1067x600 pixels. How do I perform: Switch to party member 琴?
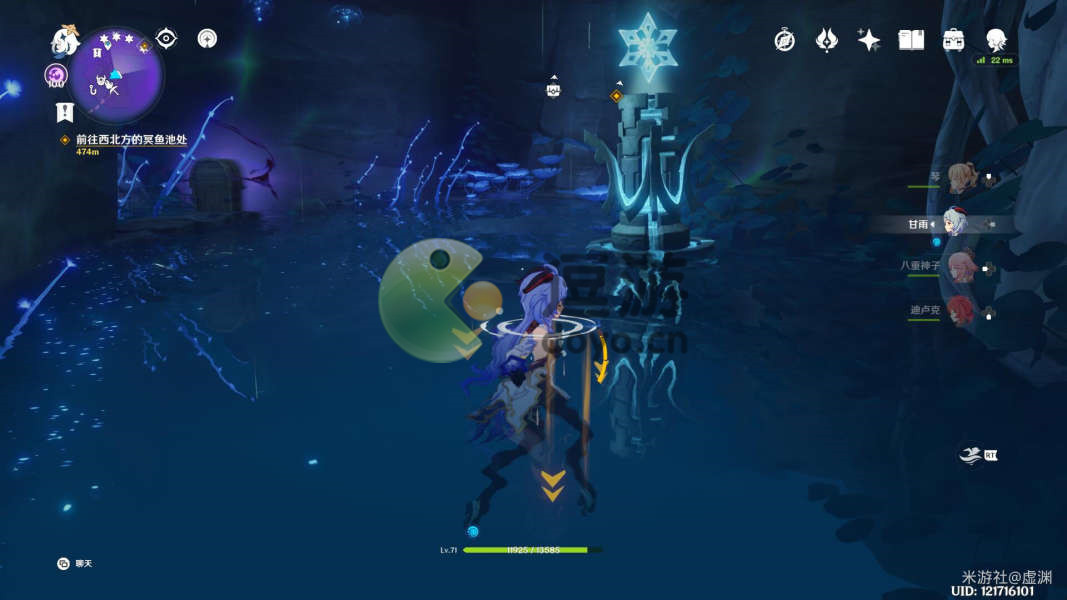tap(961, 179)
